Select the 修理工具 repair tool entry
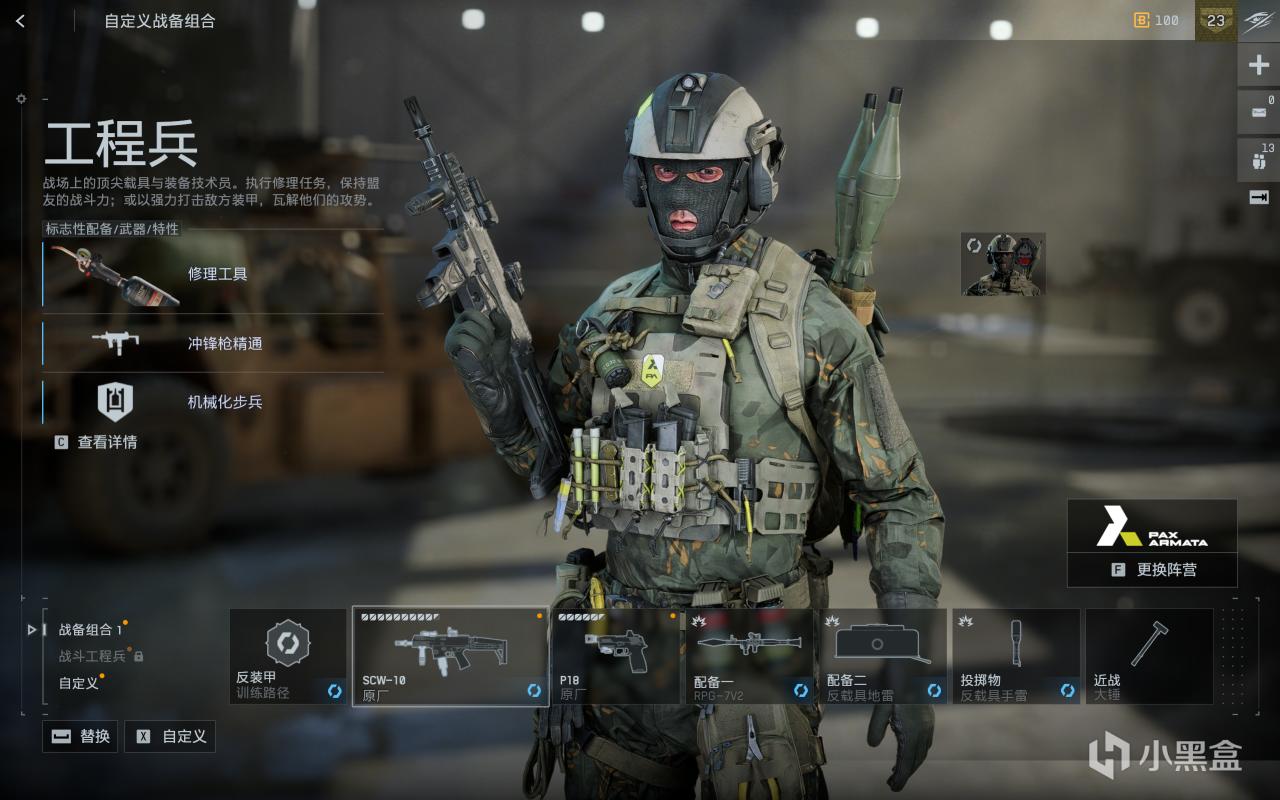 tap(212, 274)
